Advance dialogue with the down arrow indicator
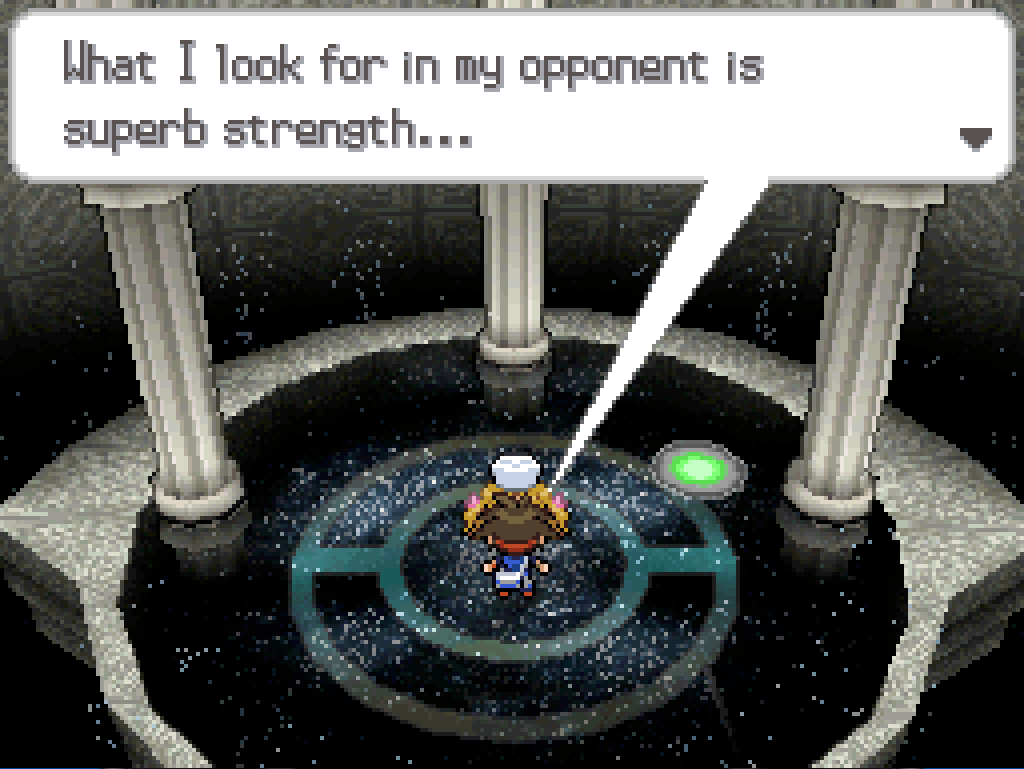The height and width of the screenshot is (769, 1024). click(x=975, y=138)
